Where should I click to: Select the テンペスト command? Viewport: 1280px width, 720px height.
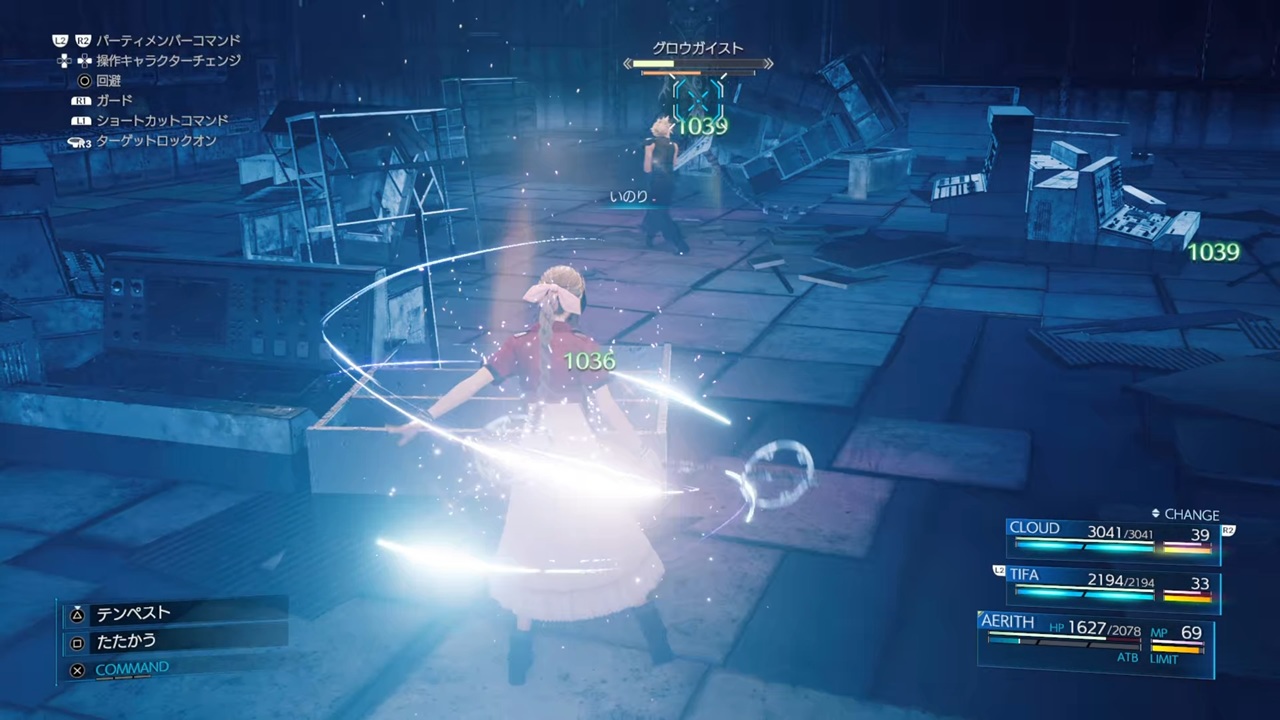pos(133,614)
